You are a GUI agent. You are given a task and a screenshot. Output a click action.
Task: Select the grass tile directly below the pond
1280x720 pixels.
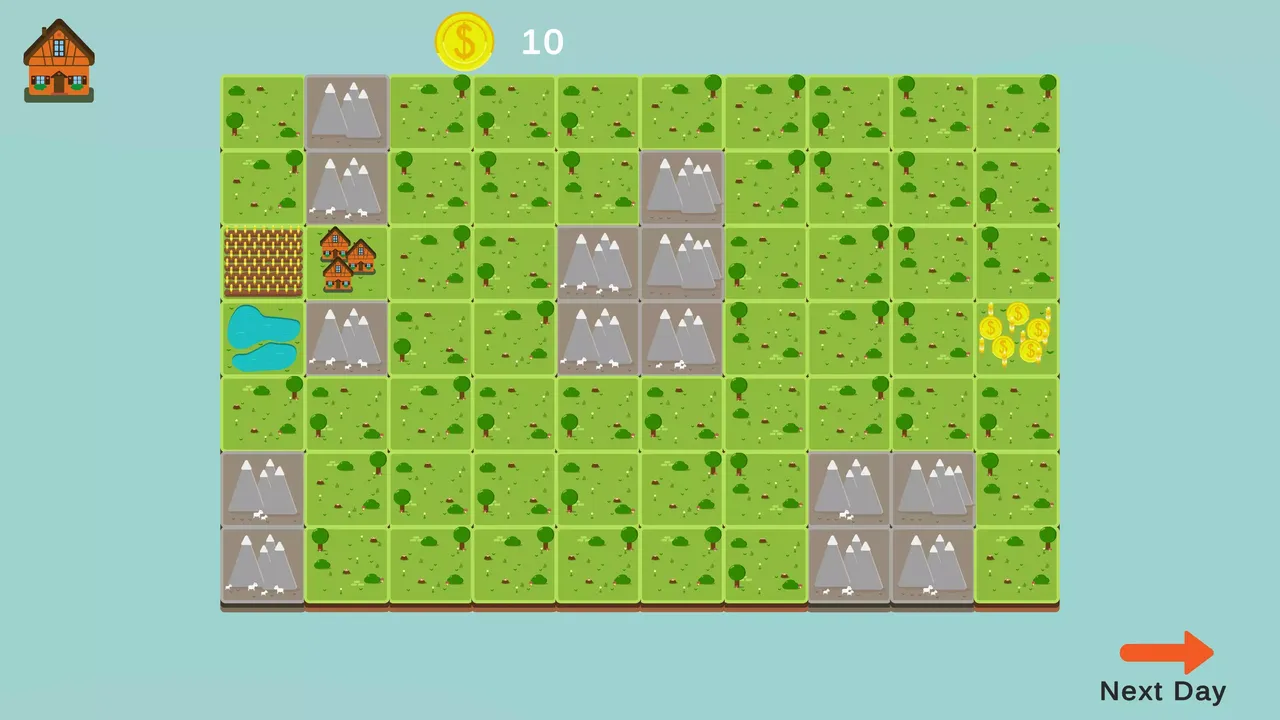[262, 413]
